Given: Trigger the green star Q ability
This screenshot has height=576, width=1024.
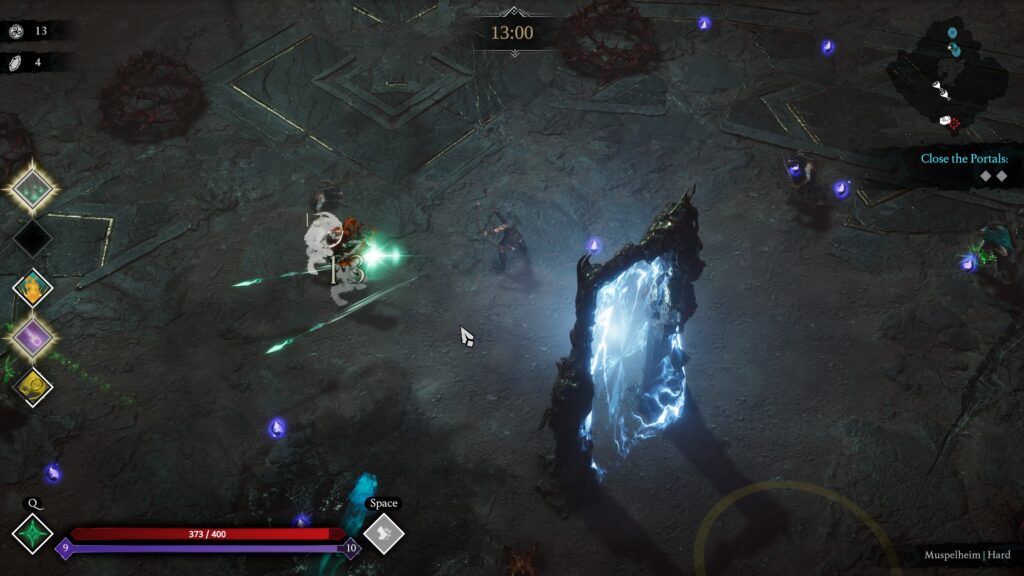Looking at the screenshot, I should tap(32, 533).
